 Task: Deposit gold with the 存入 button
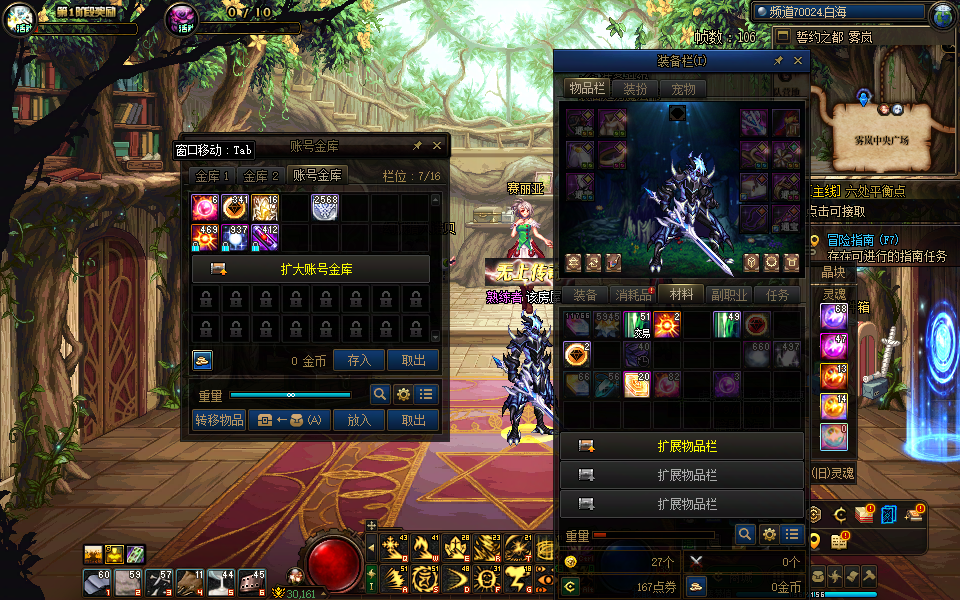click(x=359, y=360)
